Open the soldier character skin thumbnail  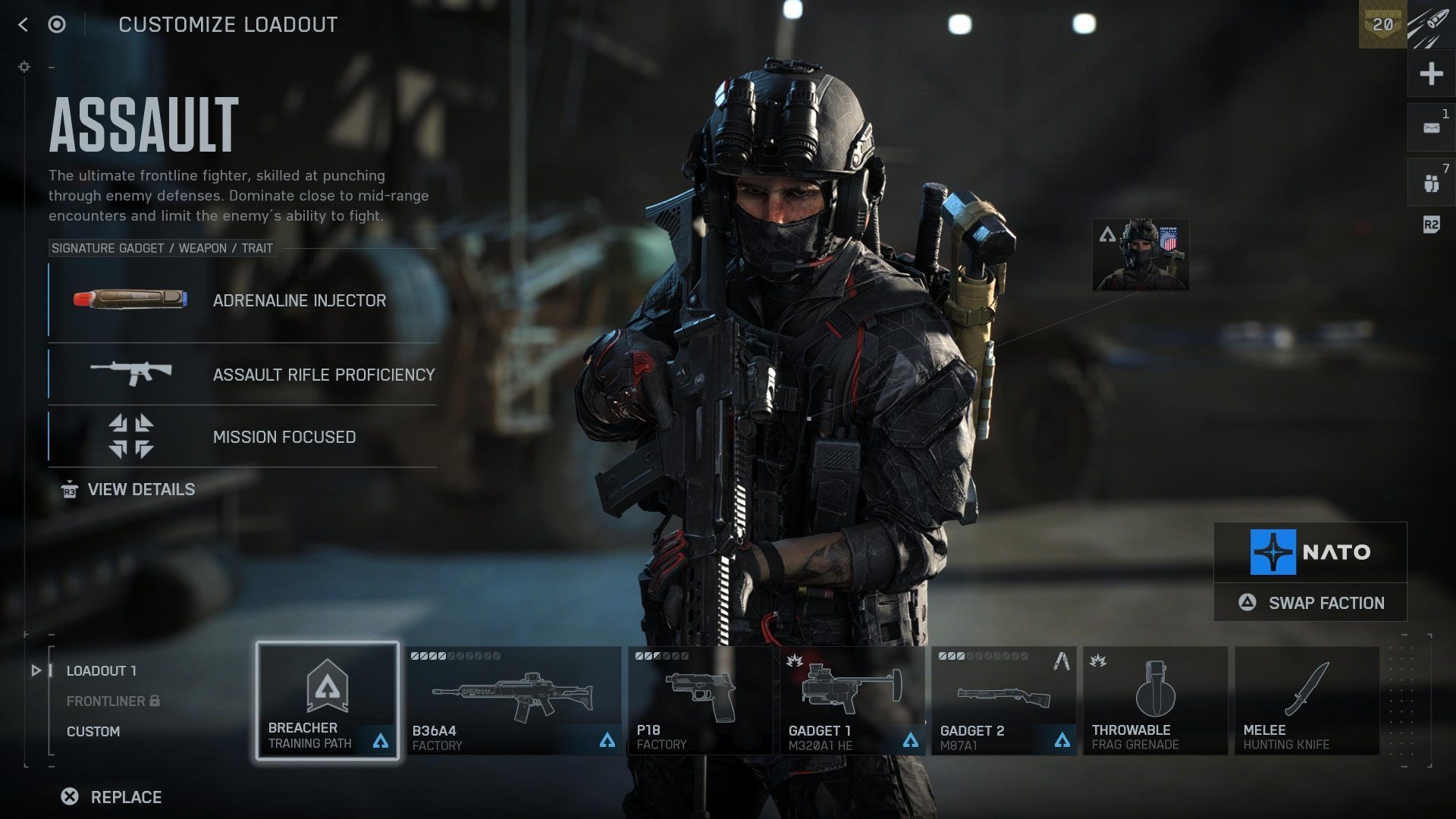[1141, 256]
